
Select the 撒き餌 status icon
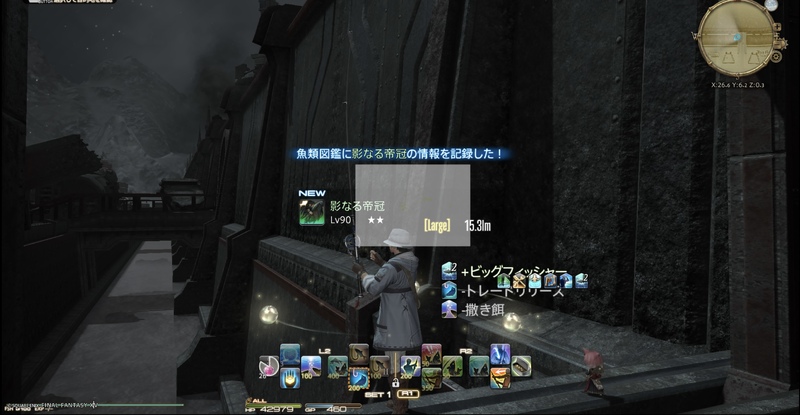449,310
